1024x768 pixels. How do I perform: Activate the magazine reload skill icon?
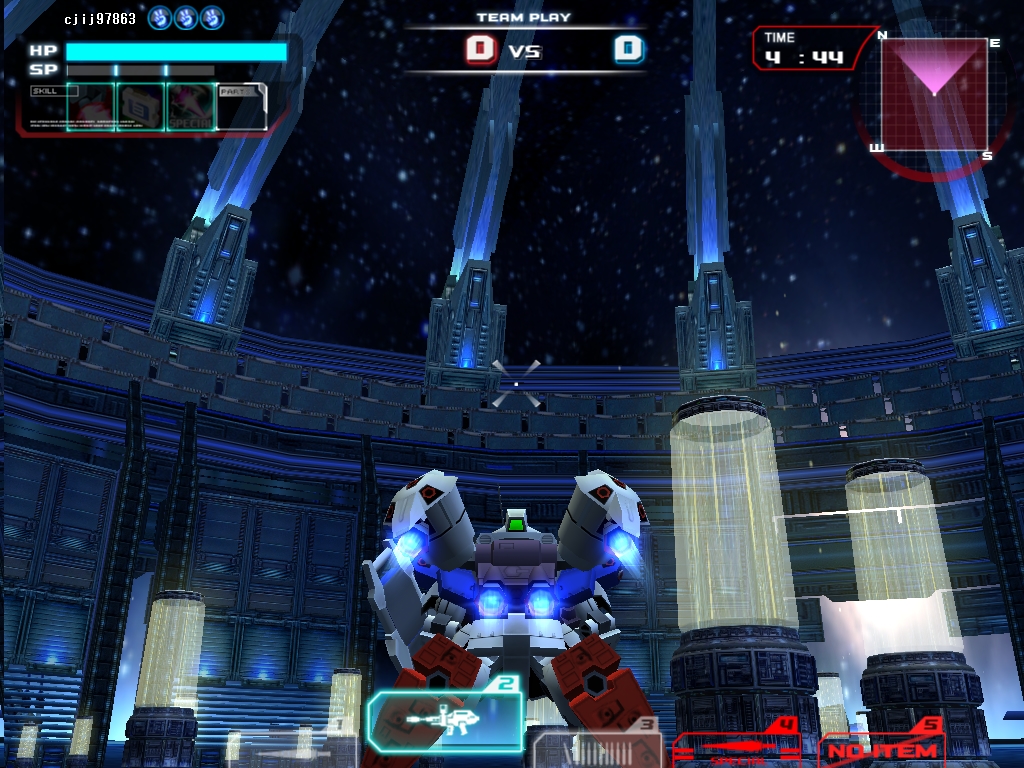click(x=141, y=106)
